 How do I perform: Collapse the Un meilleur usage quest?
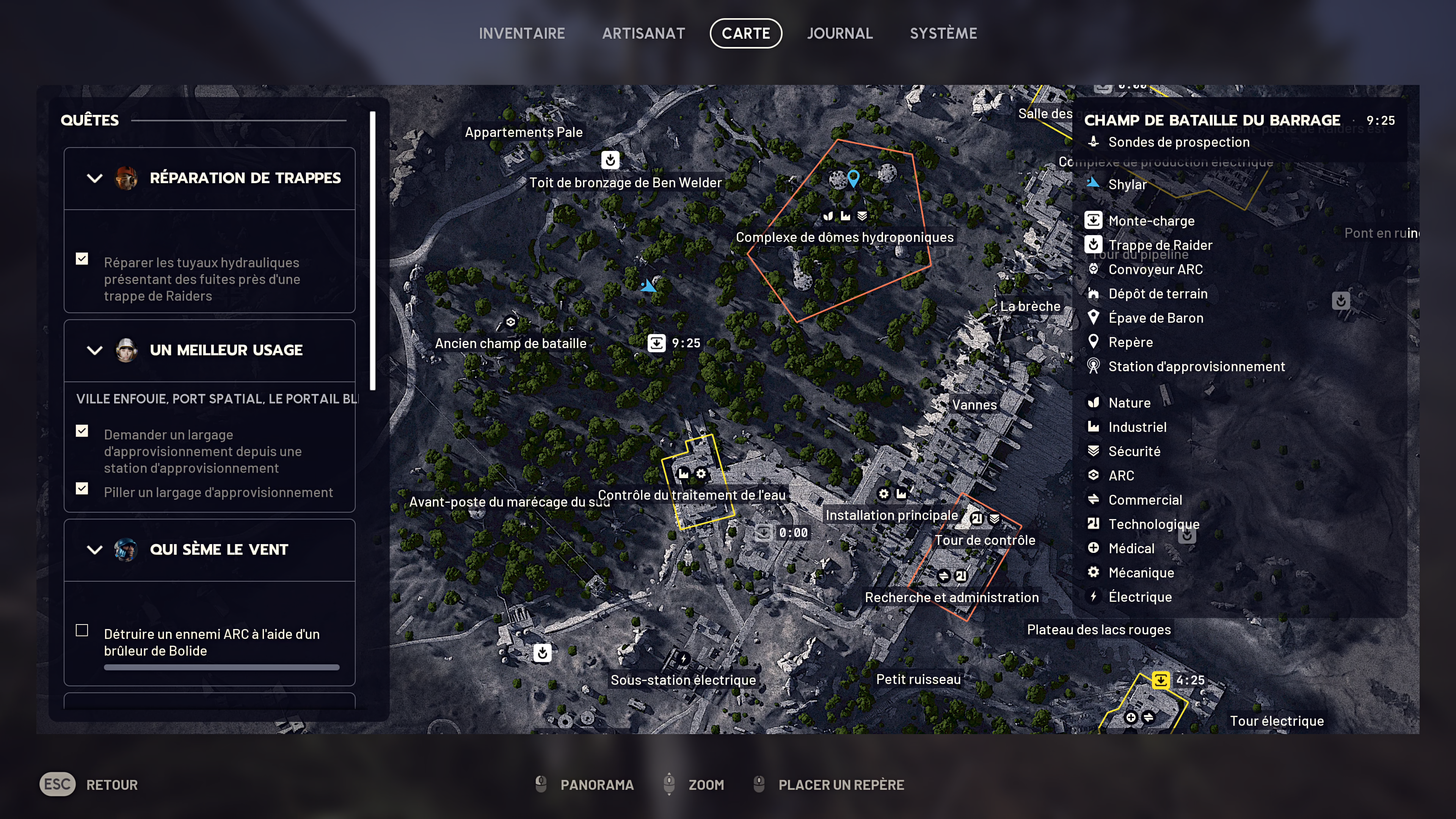coord(94,350)
